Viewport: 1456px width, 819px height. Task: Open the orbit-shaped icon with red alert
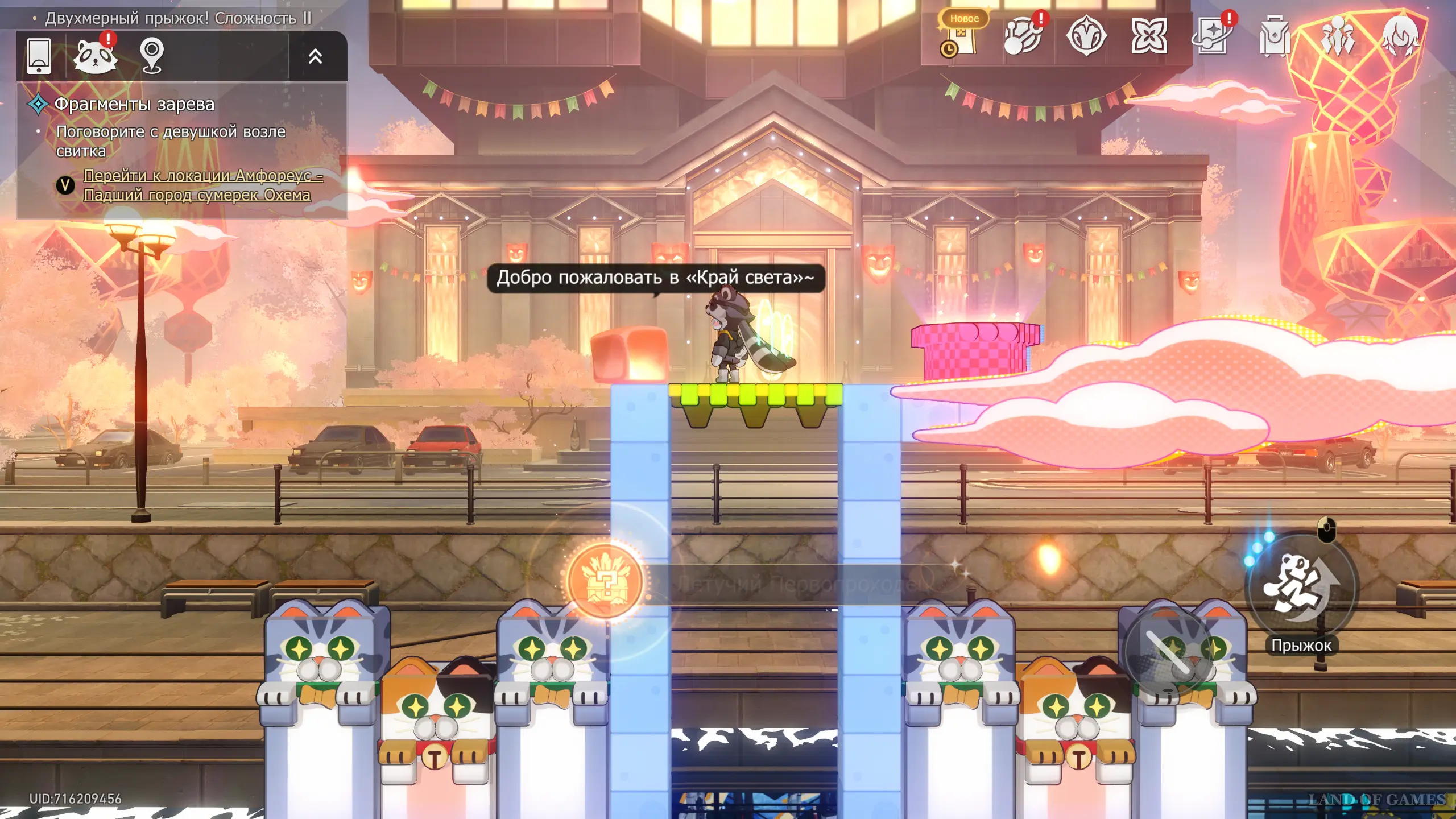(x=1023, y=36)
